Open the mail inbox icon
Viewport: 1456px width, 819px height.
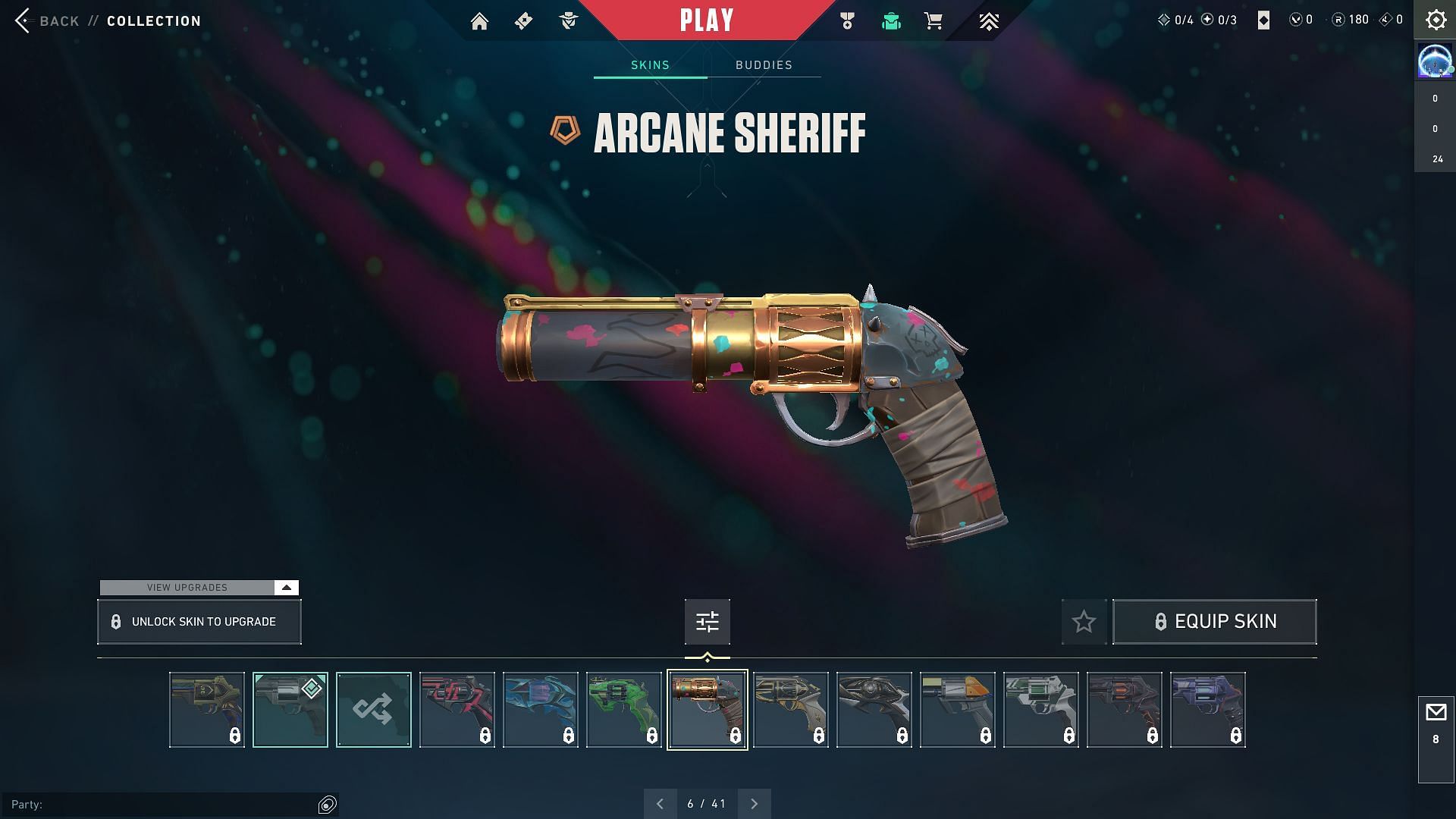pos(1436,713)
